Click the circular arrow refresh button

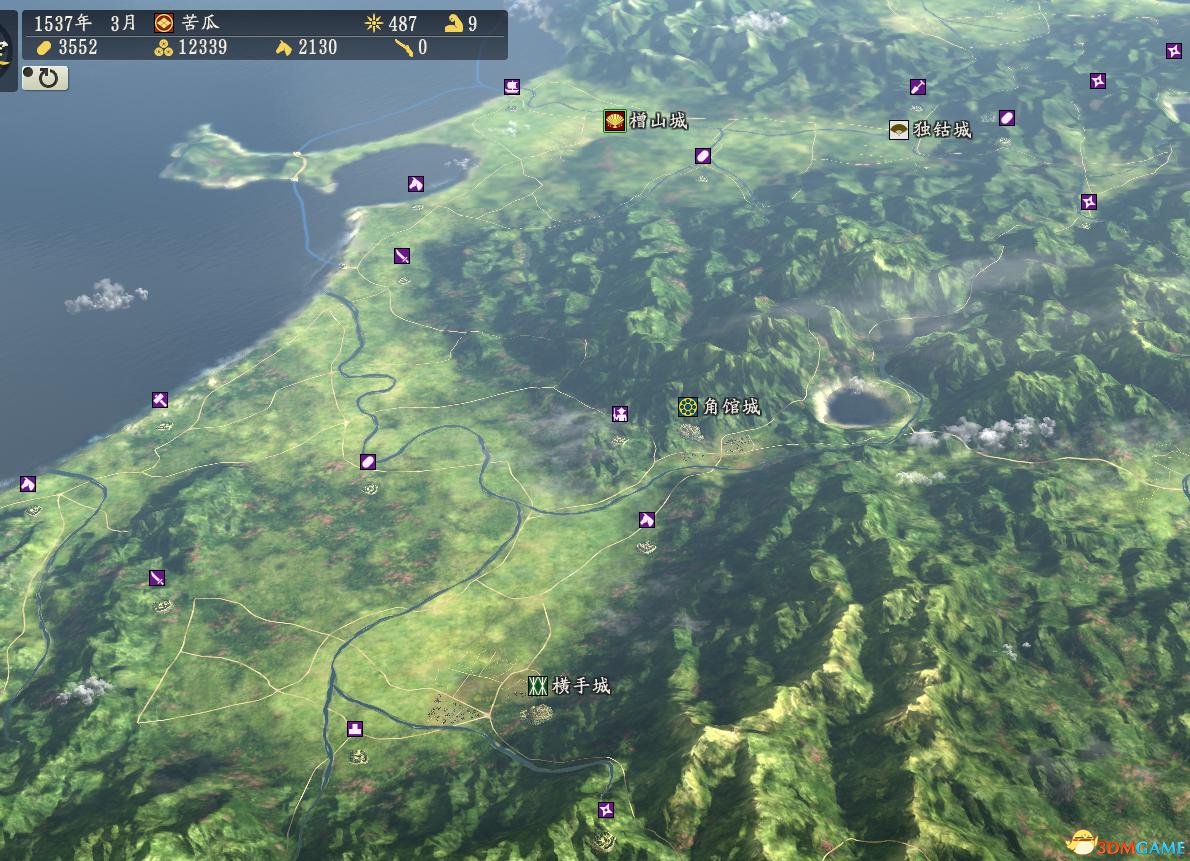click(46, 77)
